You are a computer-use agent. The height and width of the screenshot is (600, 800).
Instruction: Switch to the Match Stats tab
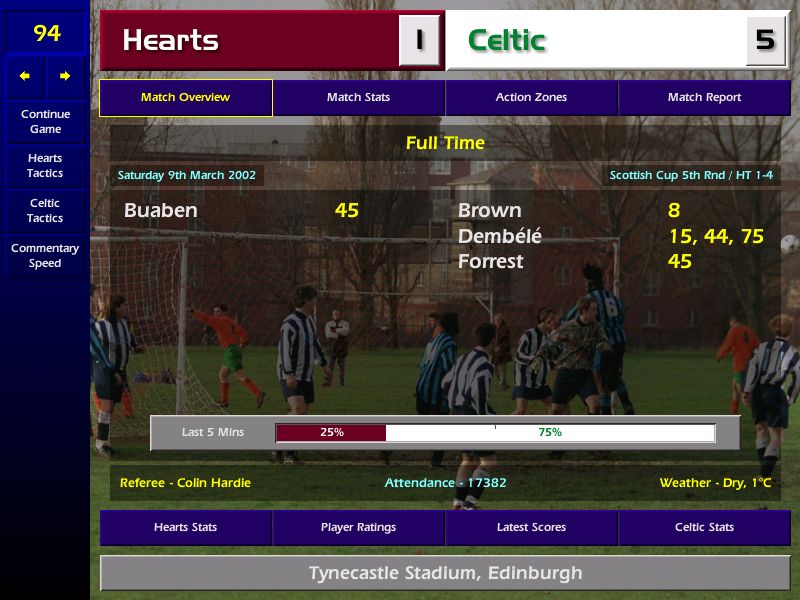tap(358, 98)
